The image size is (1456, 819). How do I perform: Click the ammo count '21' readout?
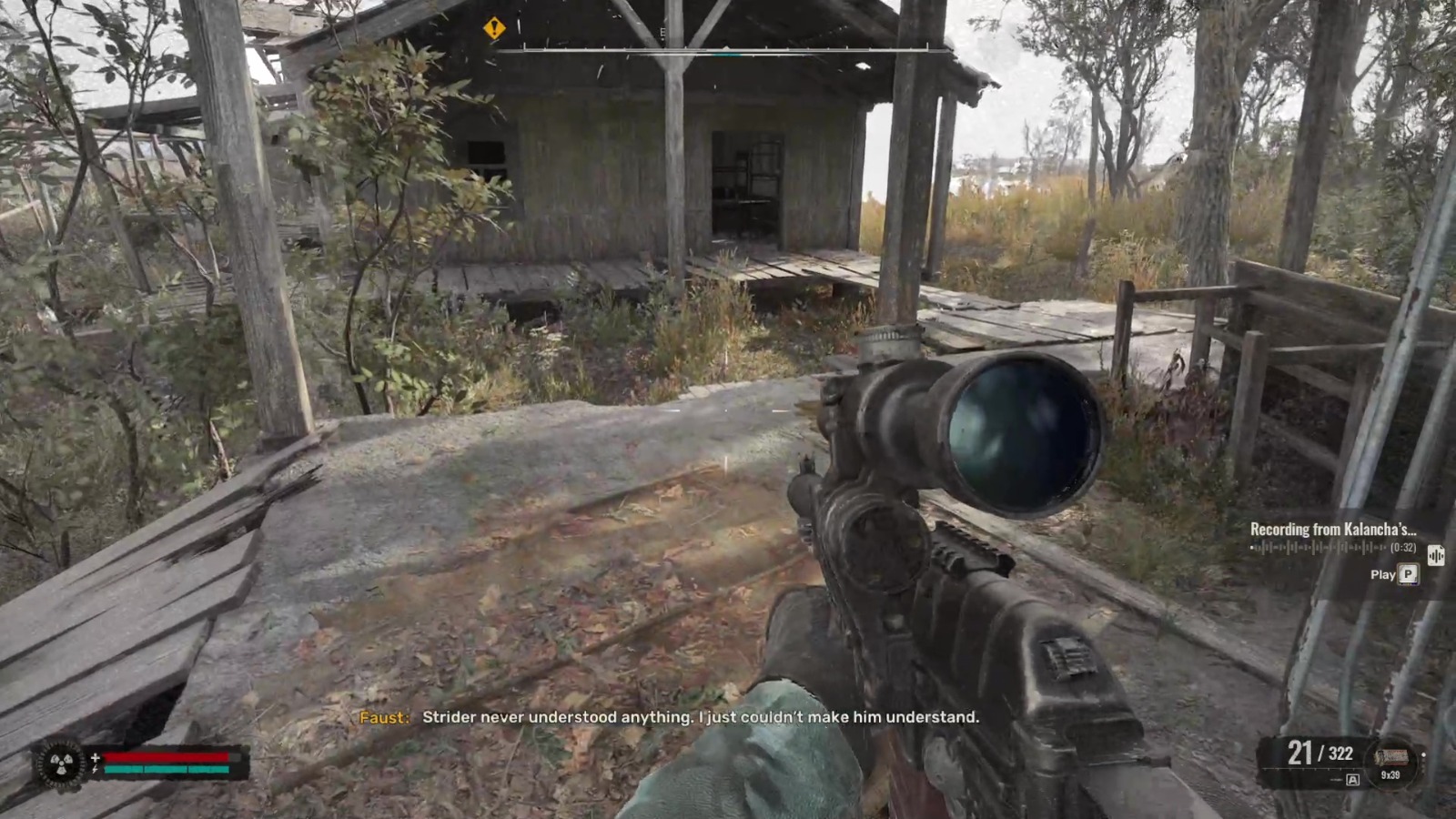[x=1300, y=753]
